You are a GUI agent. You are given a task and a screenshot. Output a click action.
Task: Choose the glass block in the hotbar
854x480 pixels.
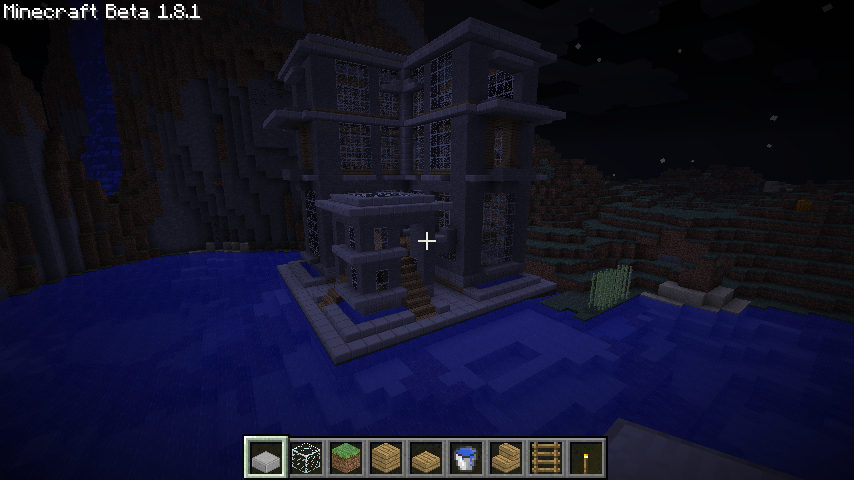click(306, 458)
